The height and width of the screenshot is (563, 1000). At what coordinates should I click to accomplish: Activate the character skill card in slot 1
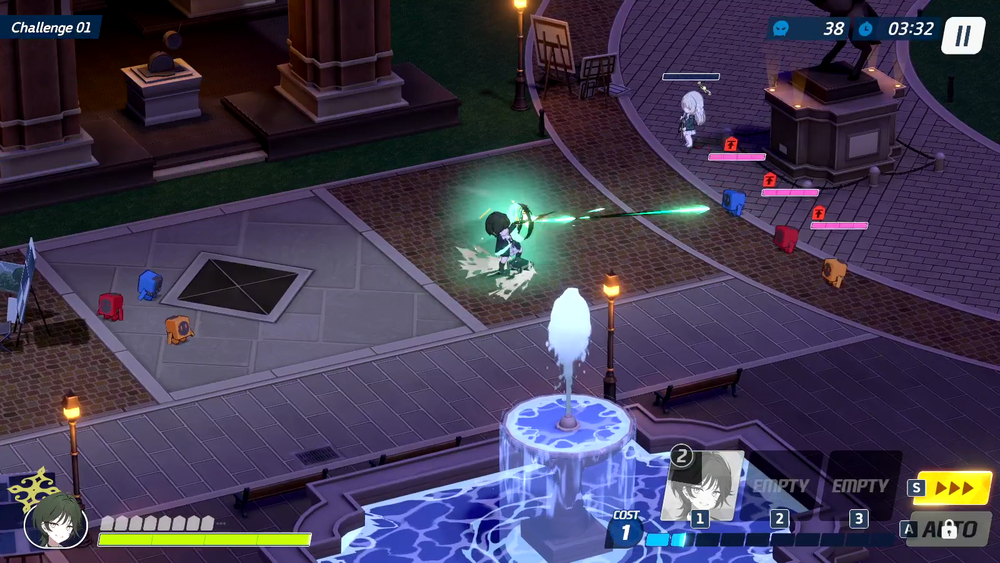click(702, 485)
